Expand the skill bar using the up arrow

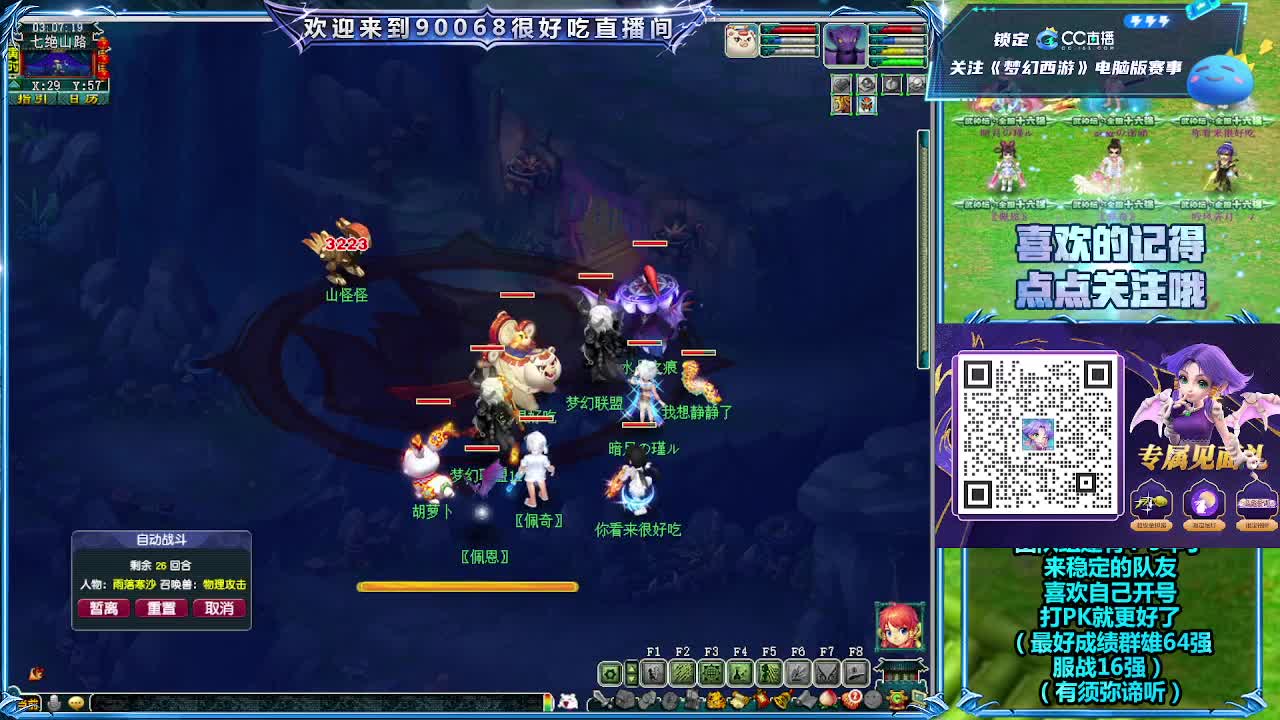pyautogui.click(x=631, y=667)
